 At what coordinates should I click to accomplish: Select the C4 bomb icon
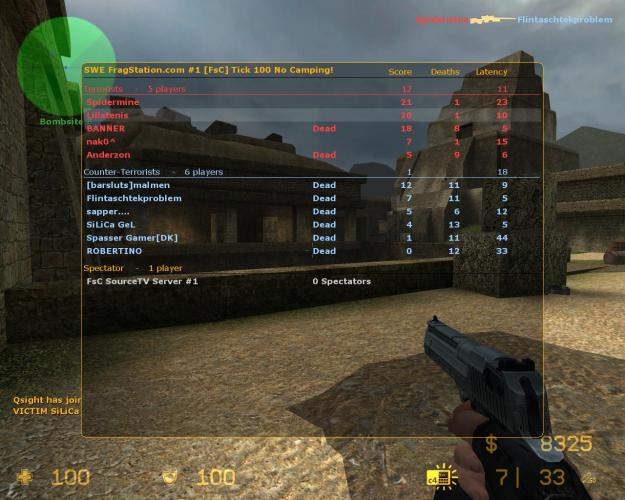click(438, 477)
